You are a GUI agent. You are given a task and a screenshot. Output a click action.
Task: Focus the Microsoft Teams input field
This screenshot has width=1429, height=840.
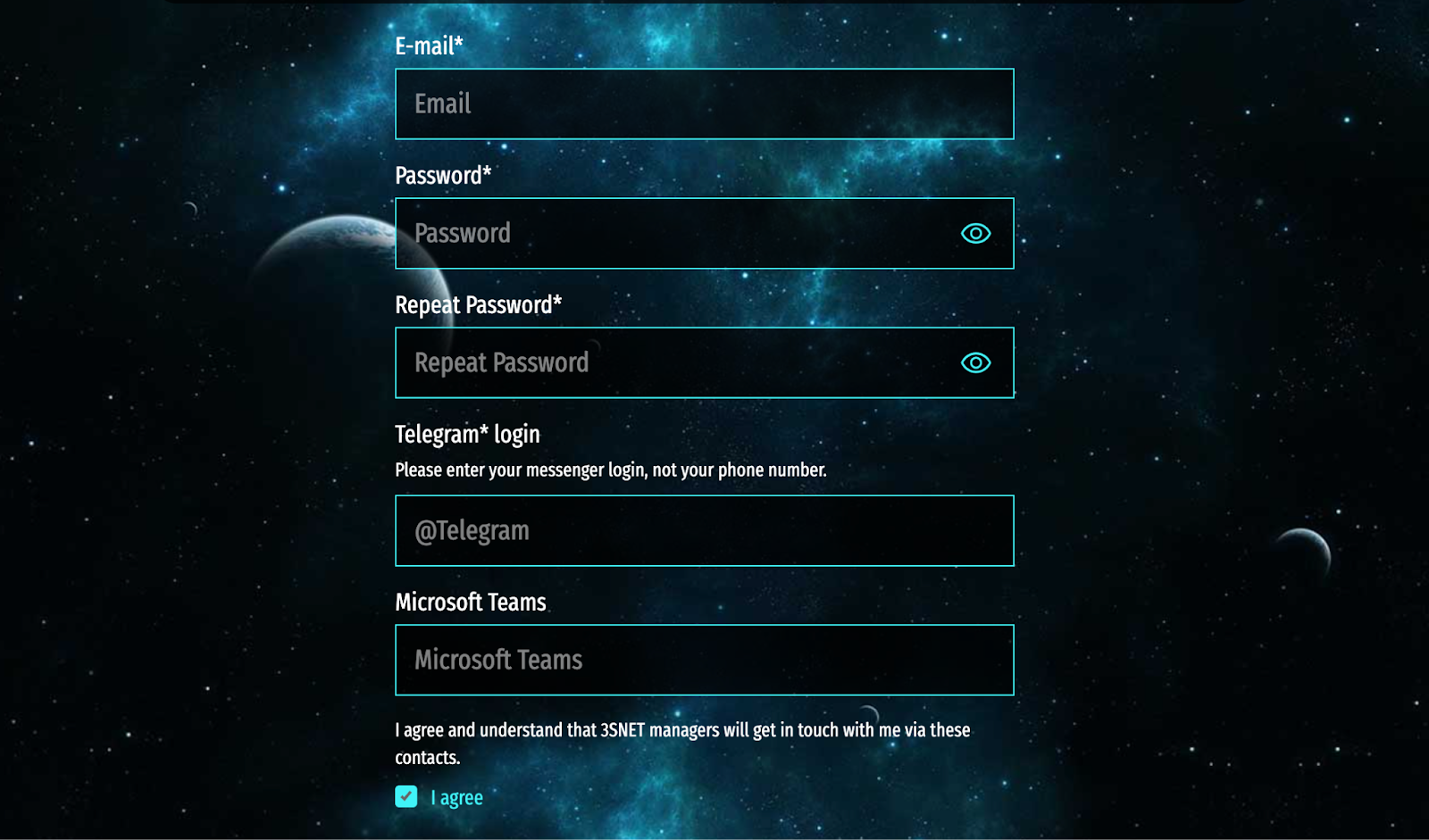[704, 660]
